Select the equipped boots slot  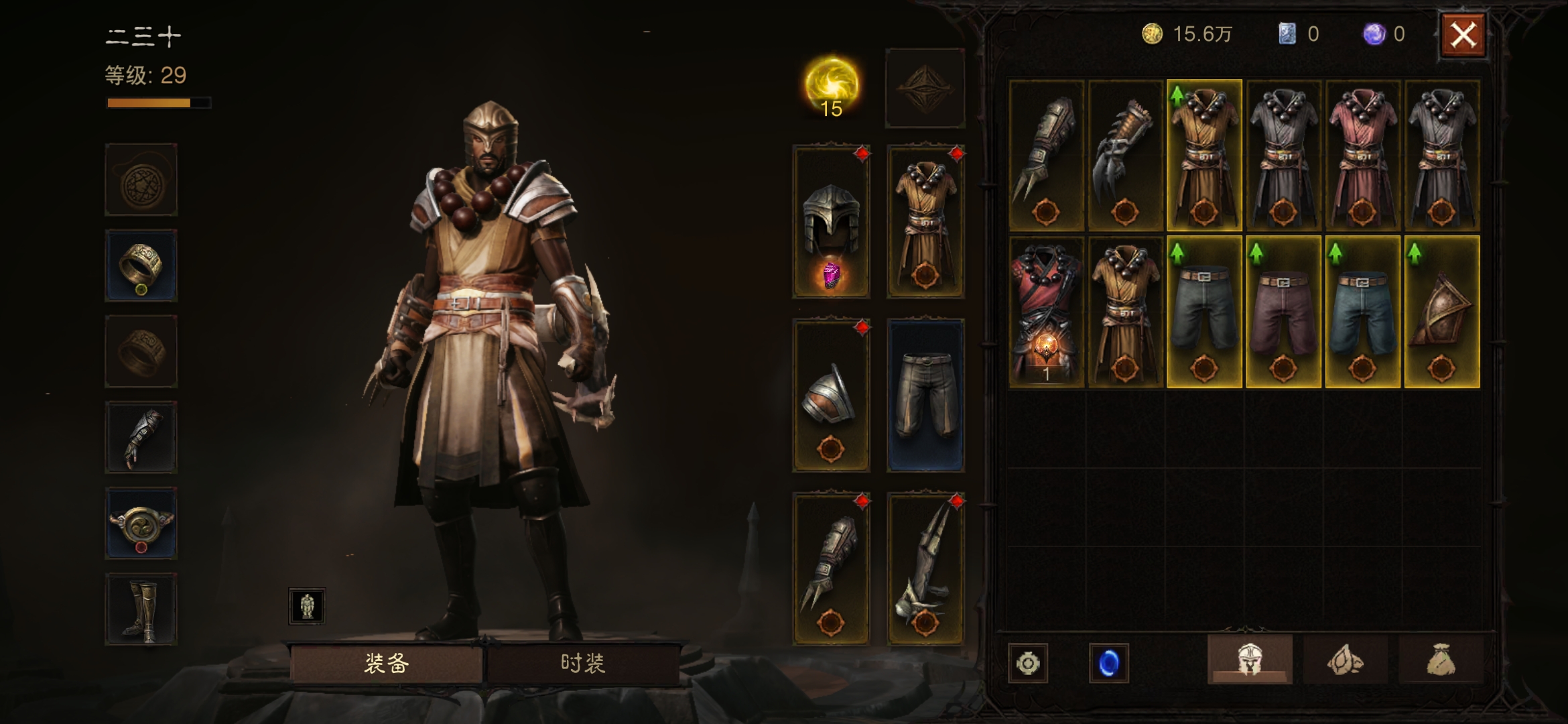141,609
